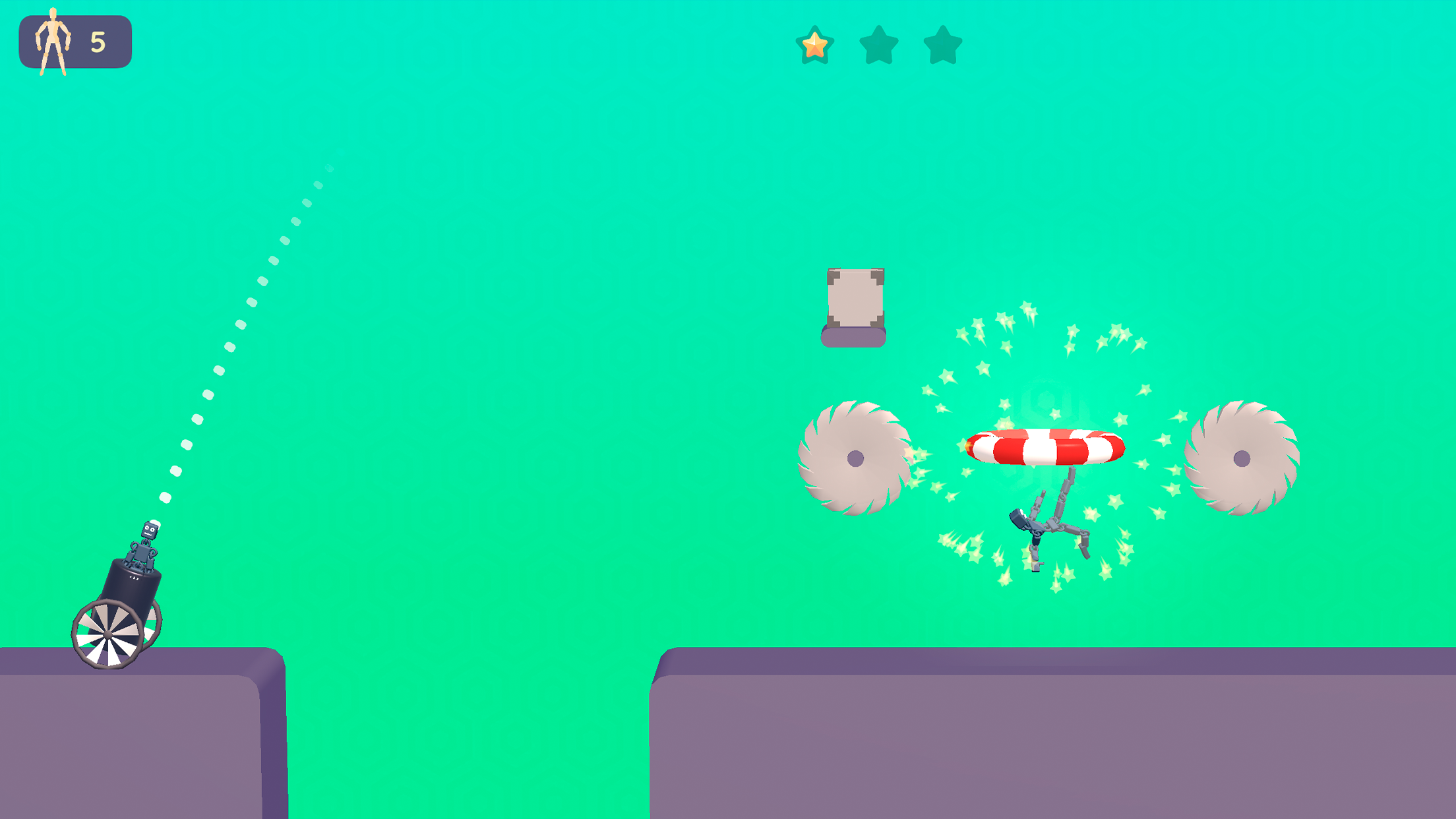Click the second unearned star

[x=877, y=44]
